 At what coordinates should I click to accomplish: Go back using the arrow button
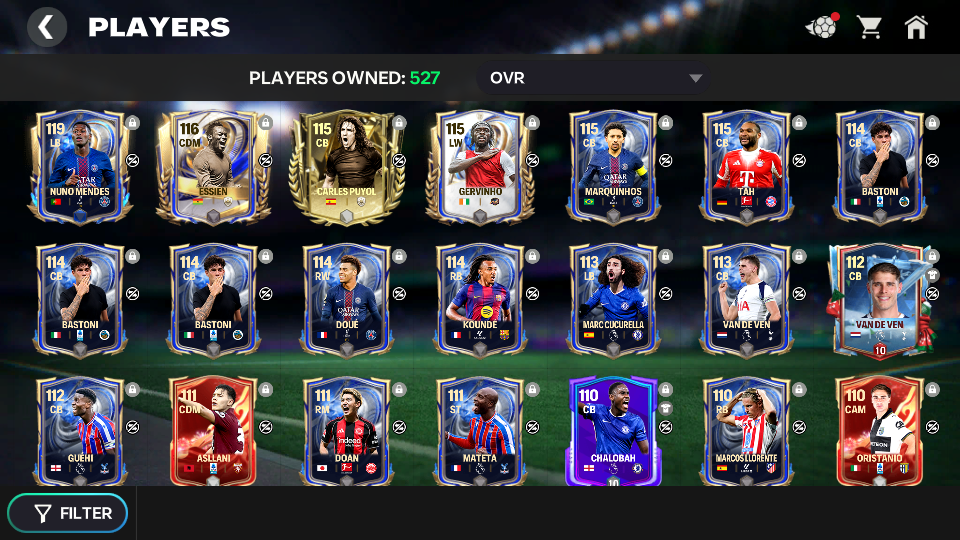point(46,27)
